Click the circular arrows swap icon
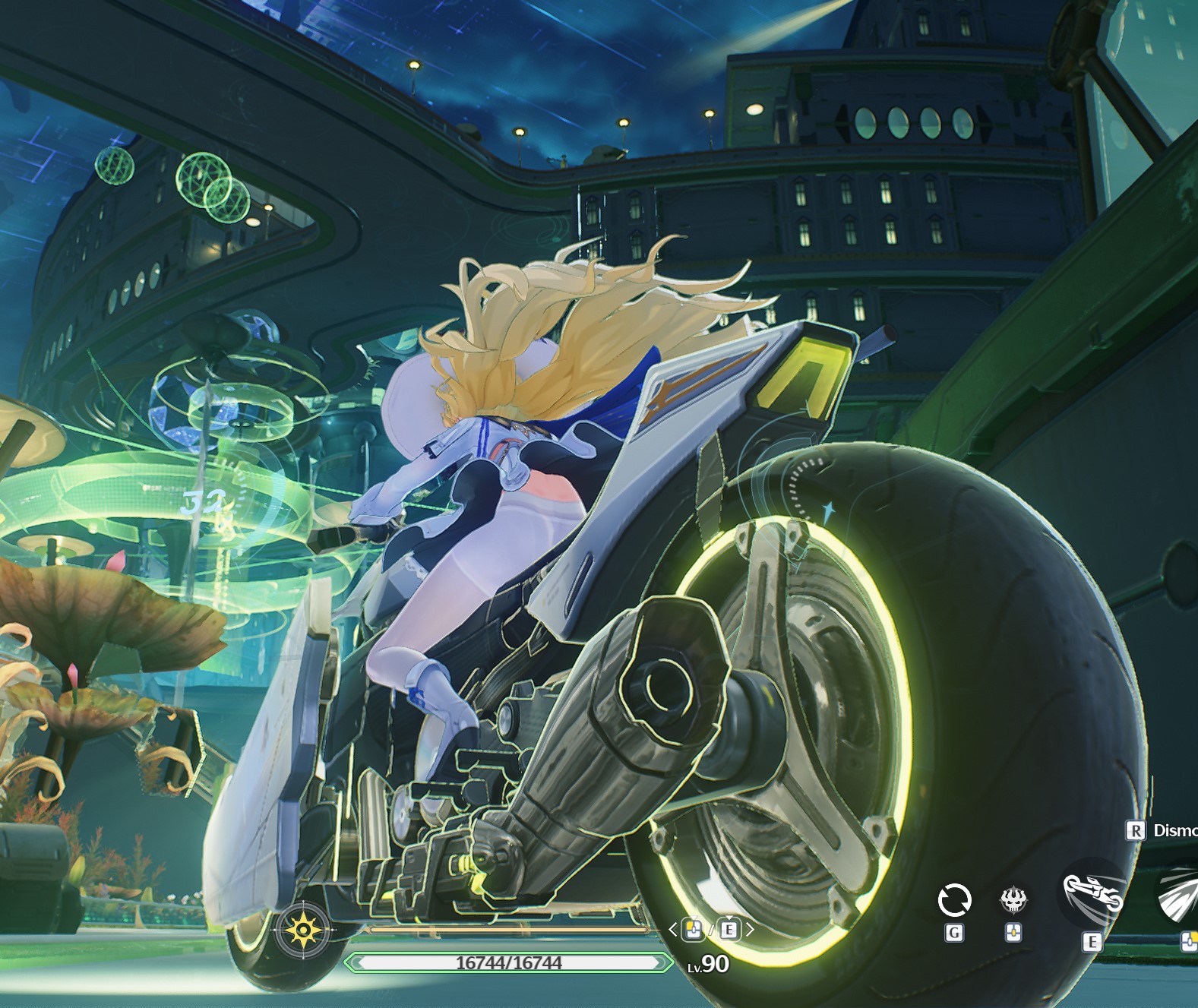 click(x=954, y=901)
